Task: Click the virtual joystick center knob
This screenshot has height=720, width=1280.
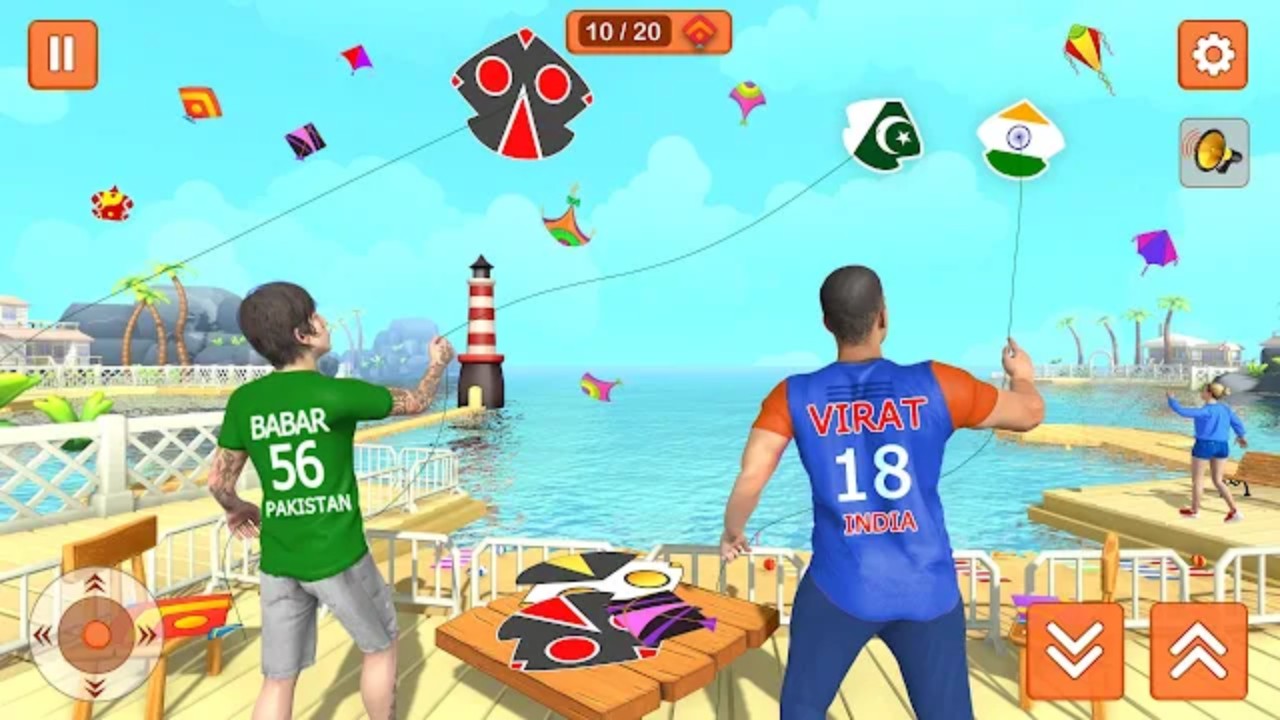Action: pyautogui.click(x=96, y=634)
